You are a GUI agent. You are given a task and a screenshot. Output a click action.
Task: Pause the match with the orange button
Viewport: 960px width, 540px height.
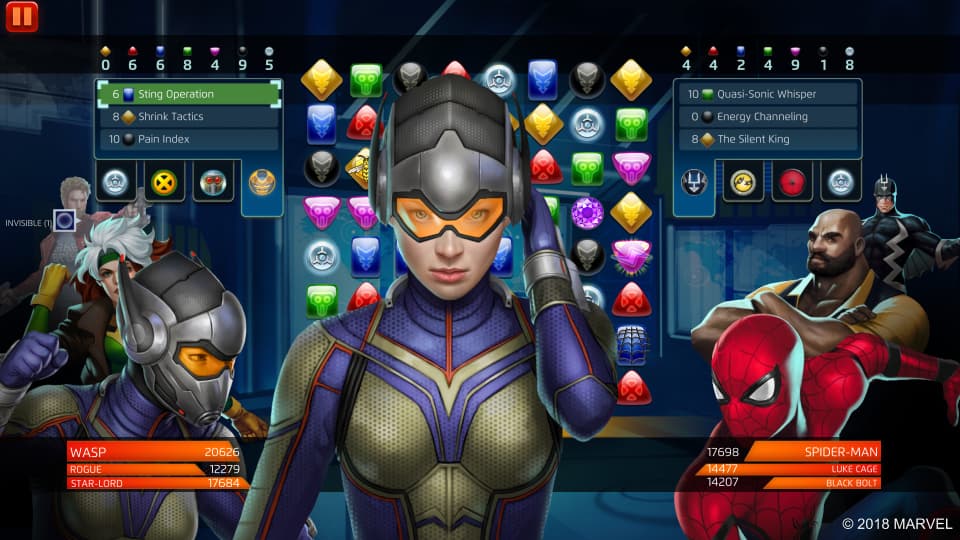21,16
